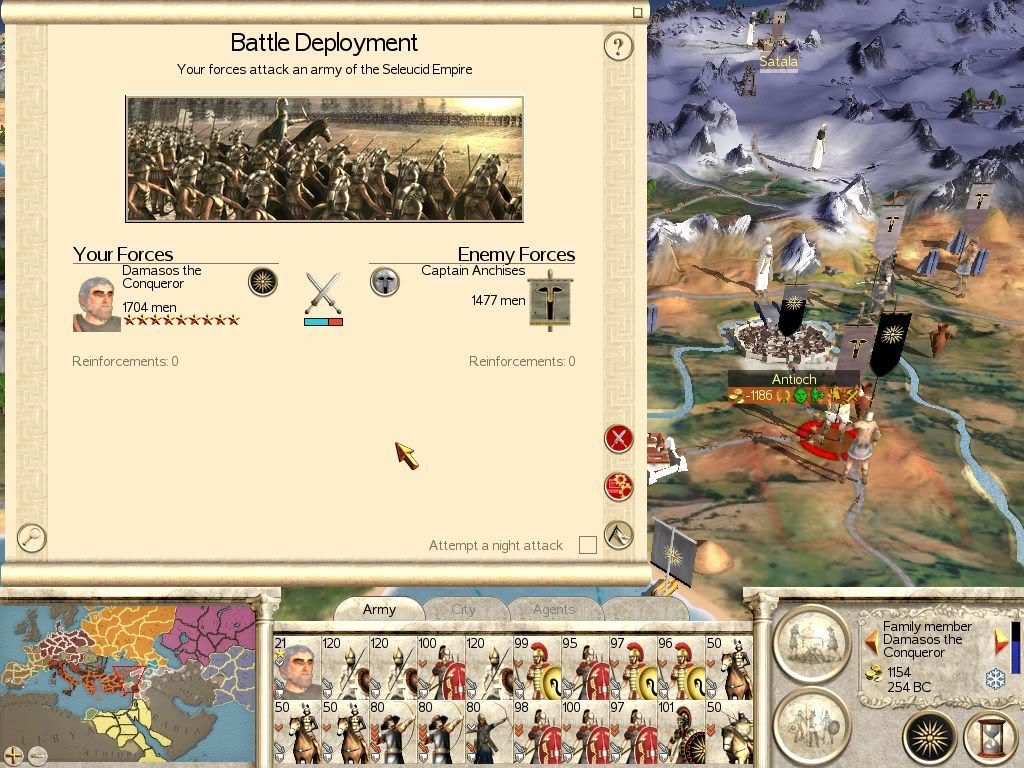Viewport: 1024px width, 768px height.
Task: Zoom out the minimap with minus button
Action: click(x=38, y=755)
